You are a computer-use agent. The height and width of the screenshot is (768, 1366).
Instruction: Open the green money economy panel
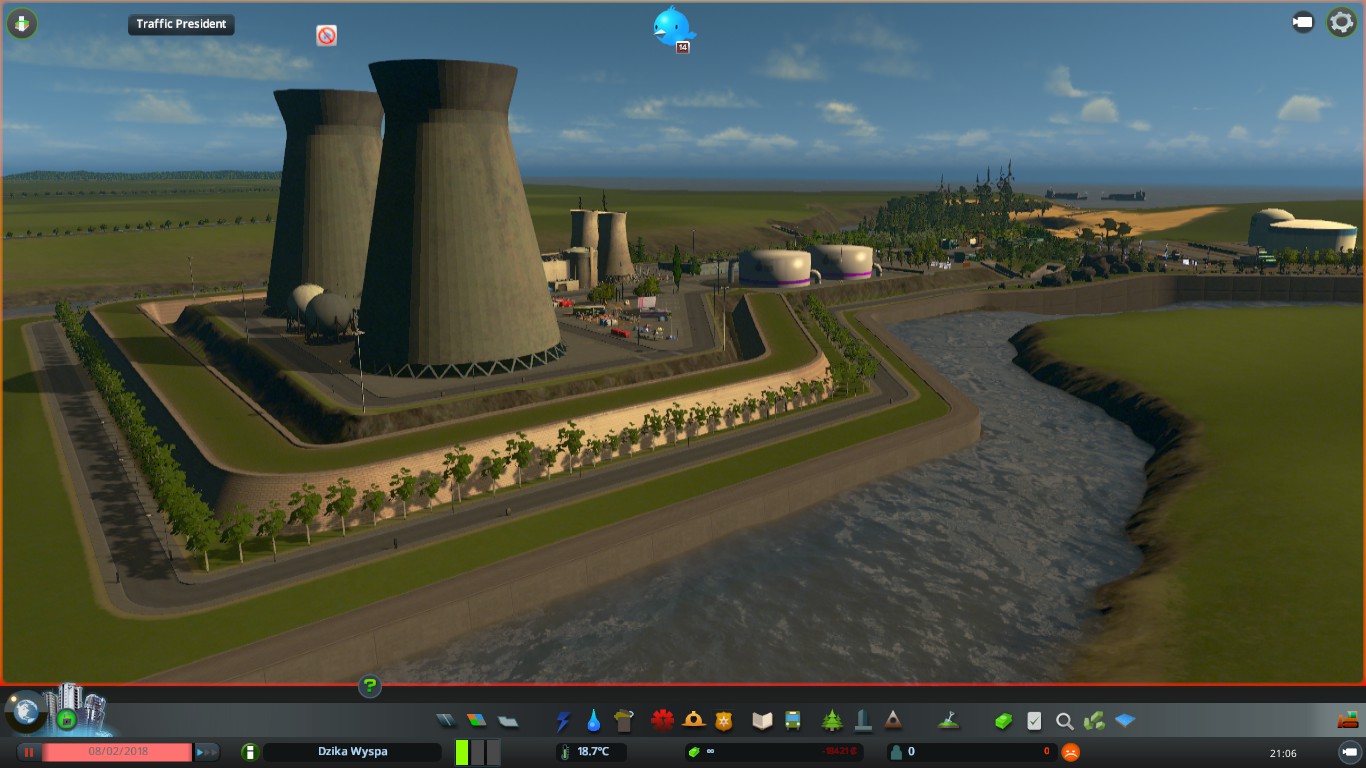click(1003, 720)
